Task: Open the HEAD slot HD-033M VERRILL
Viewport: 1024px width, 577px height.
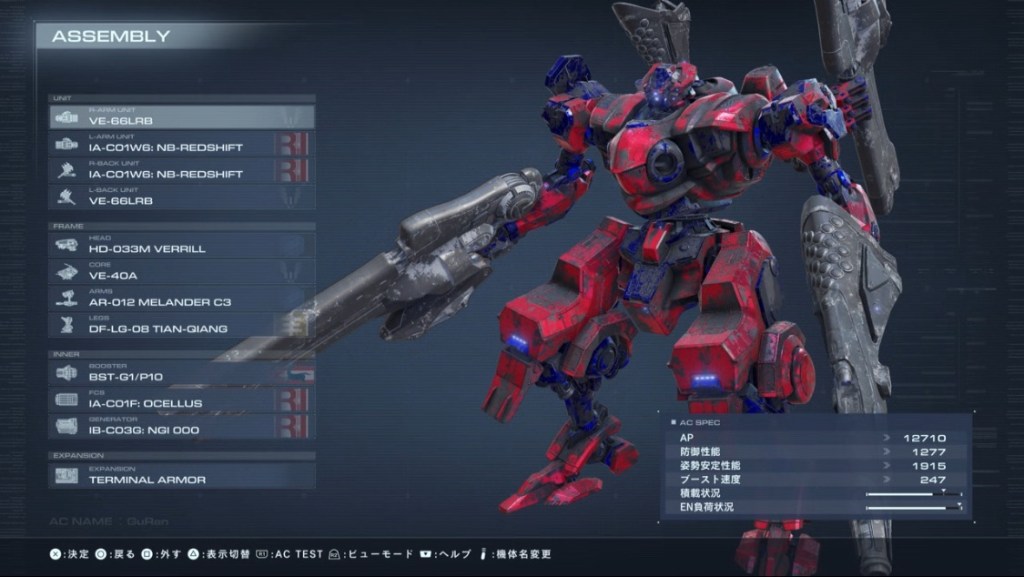Action: [182, 245]
